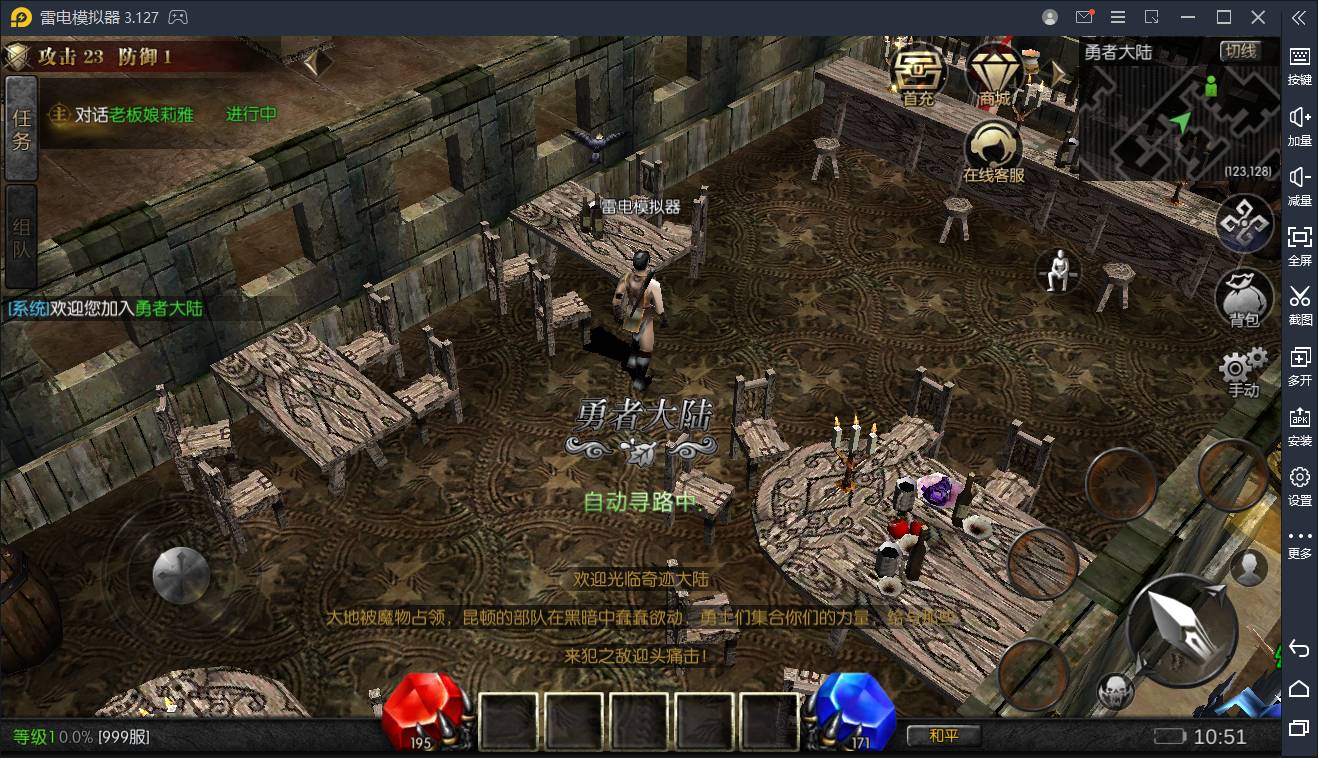The height and width of the screenshot is (758, 1318).
Task: Change the 和平 peace PK mode
Action: click(943, 736)
